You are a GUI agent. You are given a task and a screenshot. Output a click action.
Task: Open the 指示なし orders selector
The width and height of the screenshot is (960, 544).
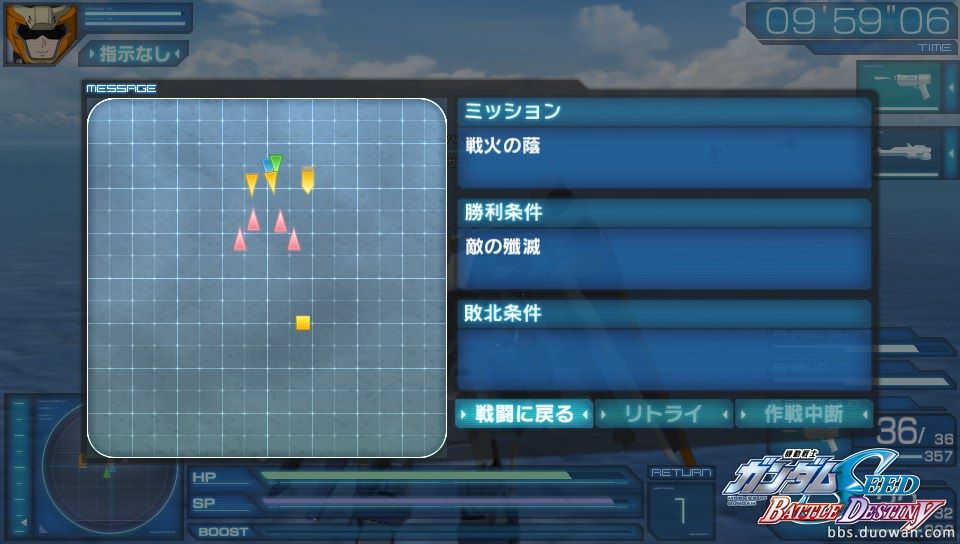pyautogui.click(x=133, y=53)
